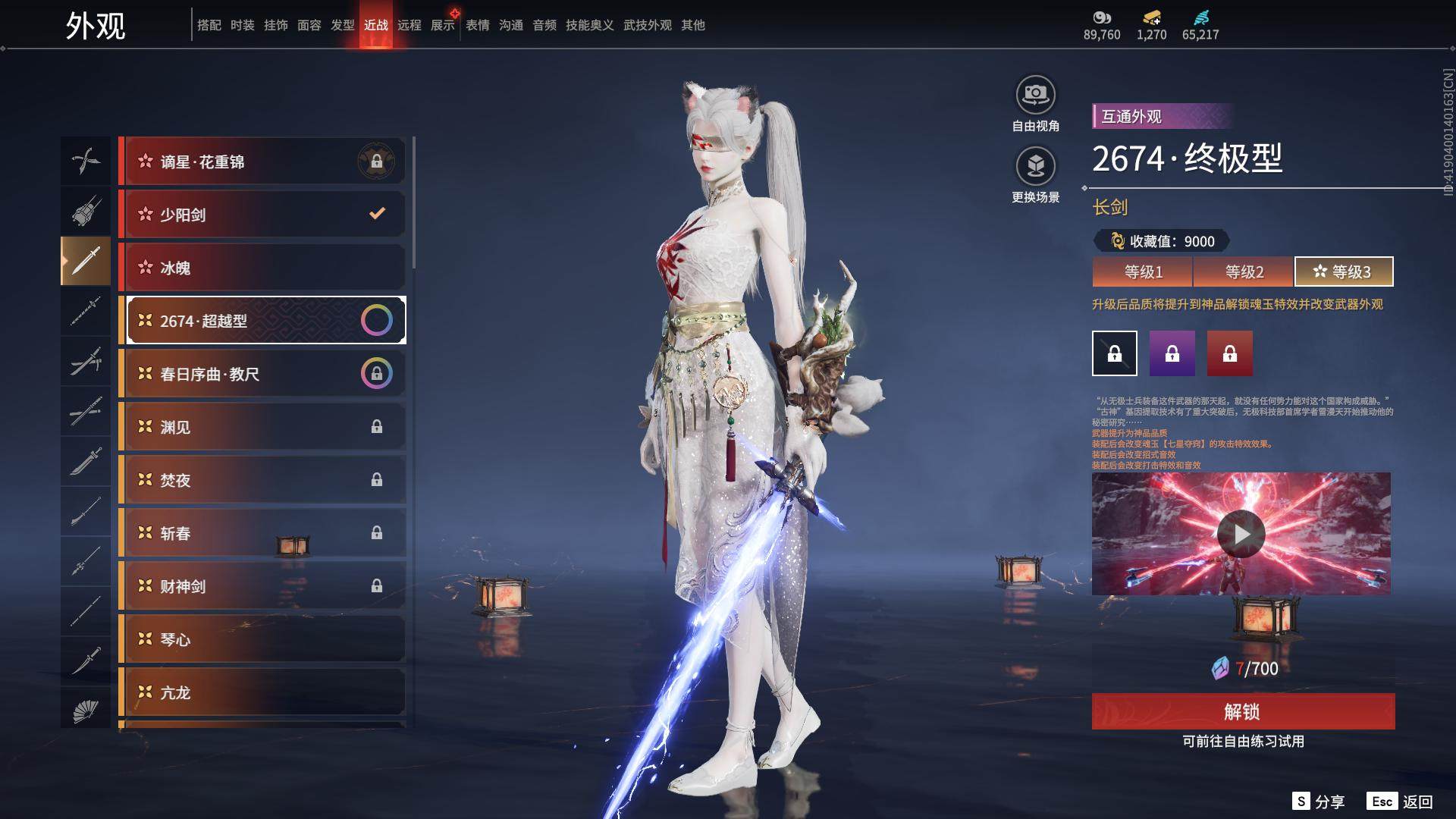The width and height of the screenshot is (1456, 819).
Task: Pick the red locked color swatch
Action: 1229,353
